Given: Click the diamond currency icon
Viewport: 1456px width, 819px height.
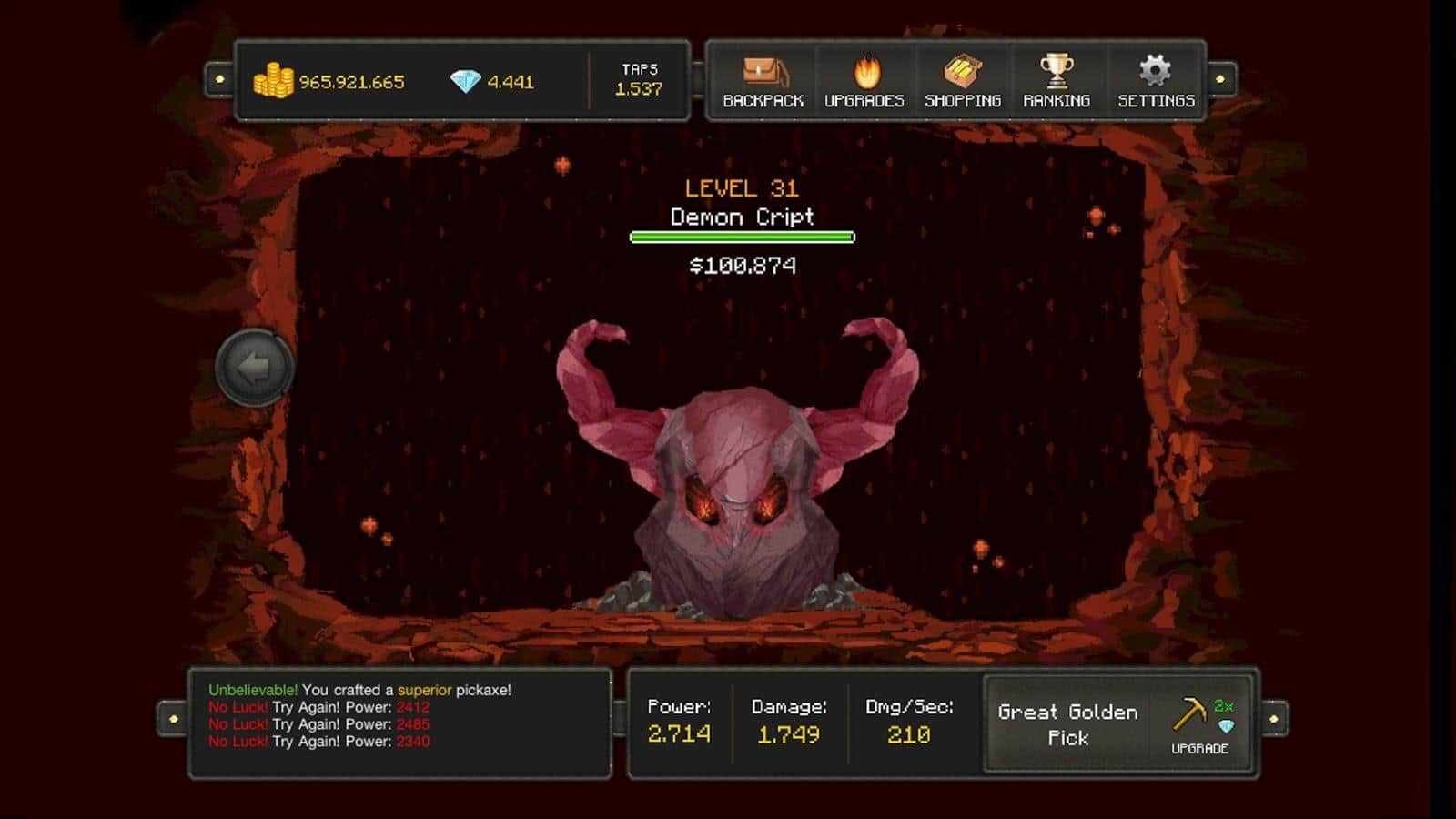Looking at the screenshot, I should [464, 77].
